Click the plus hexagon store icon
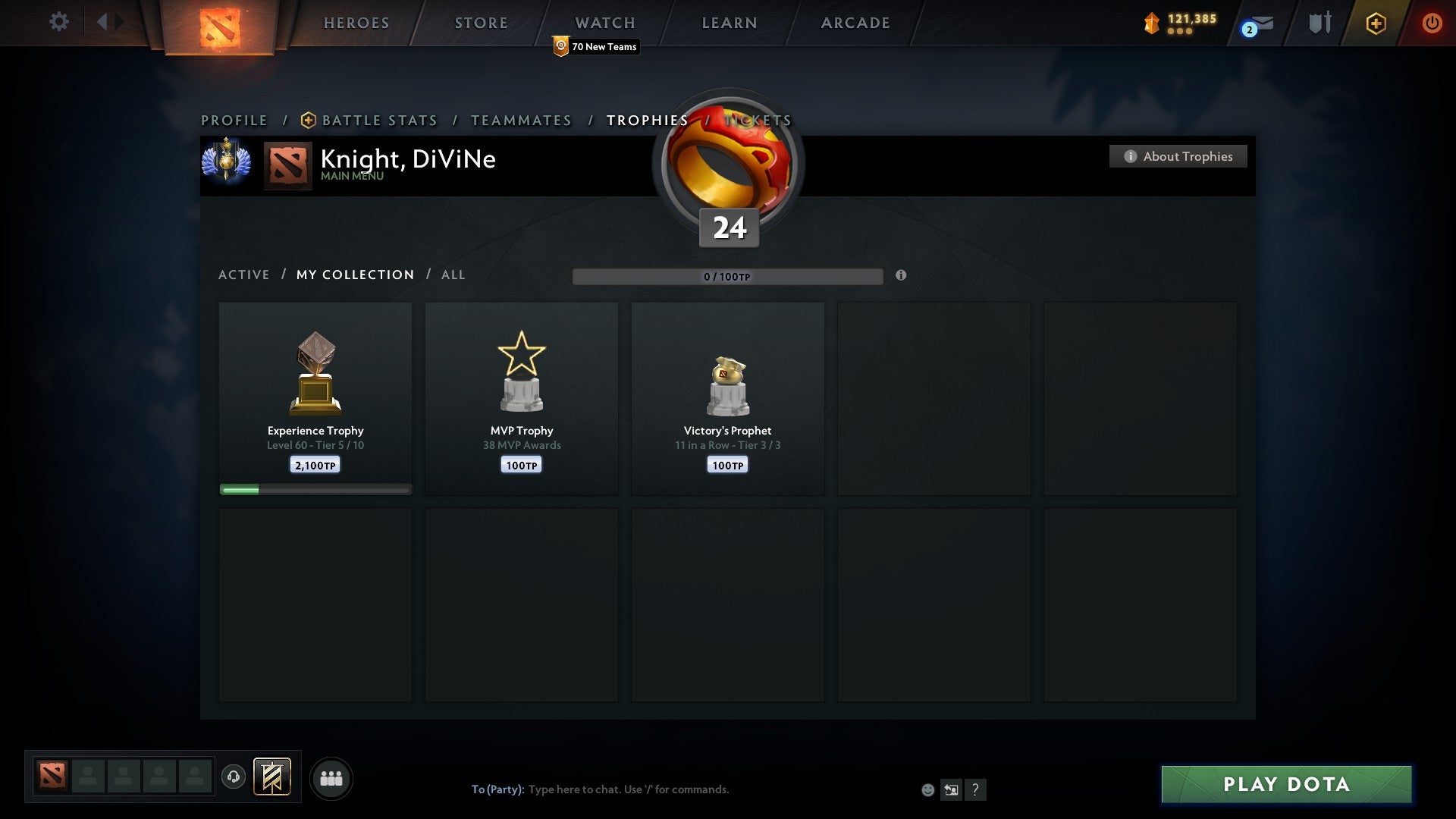 point(1376,23)
